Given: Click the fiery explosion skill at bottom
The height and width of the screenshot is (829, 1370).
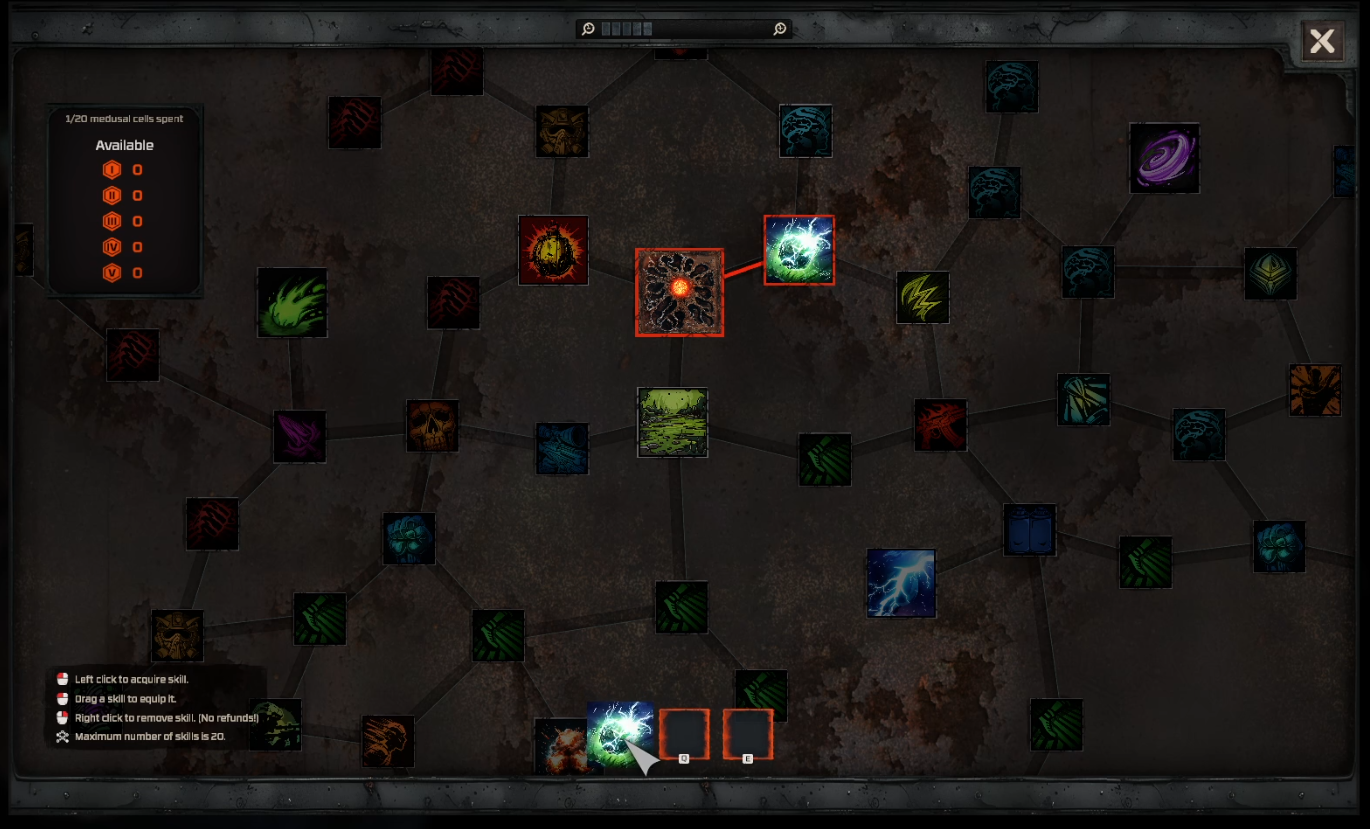Looking at the screenshot, I should point(560,745).
